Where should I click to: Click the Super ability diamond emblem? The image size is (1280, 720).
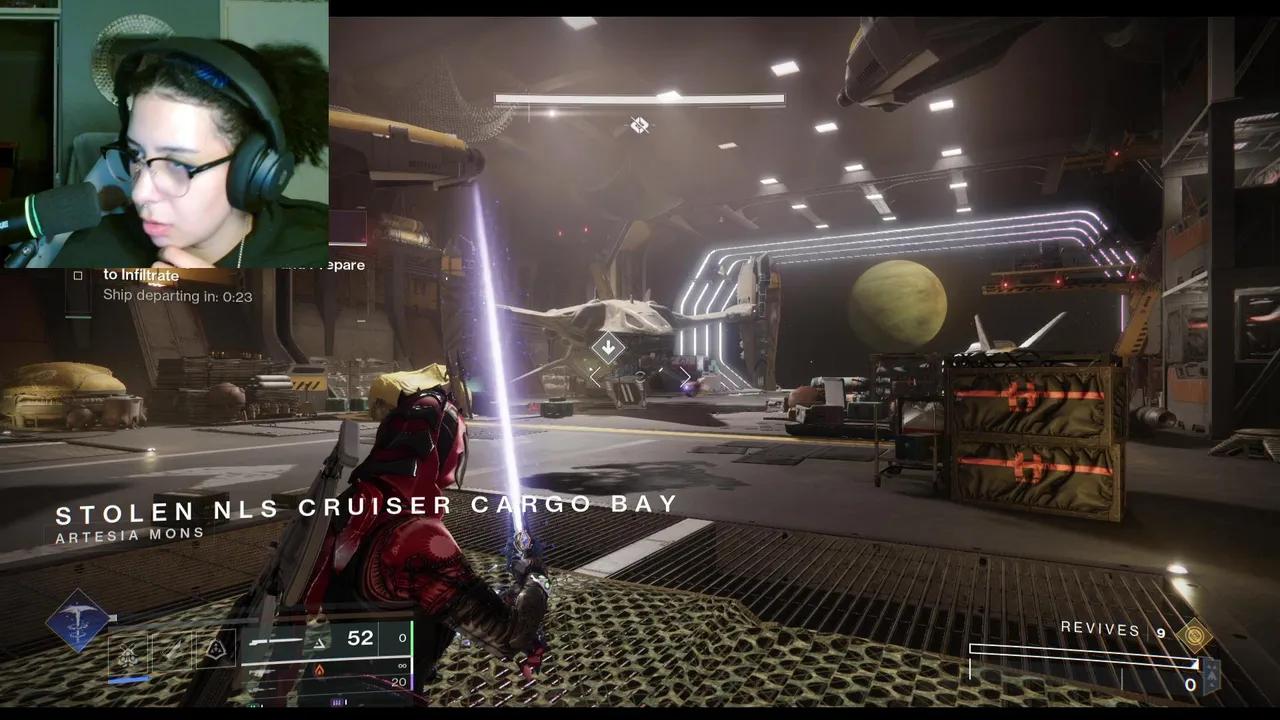coord(80,622)
